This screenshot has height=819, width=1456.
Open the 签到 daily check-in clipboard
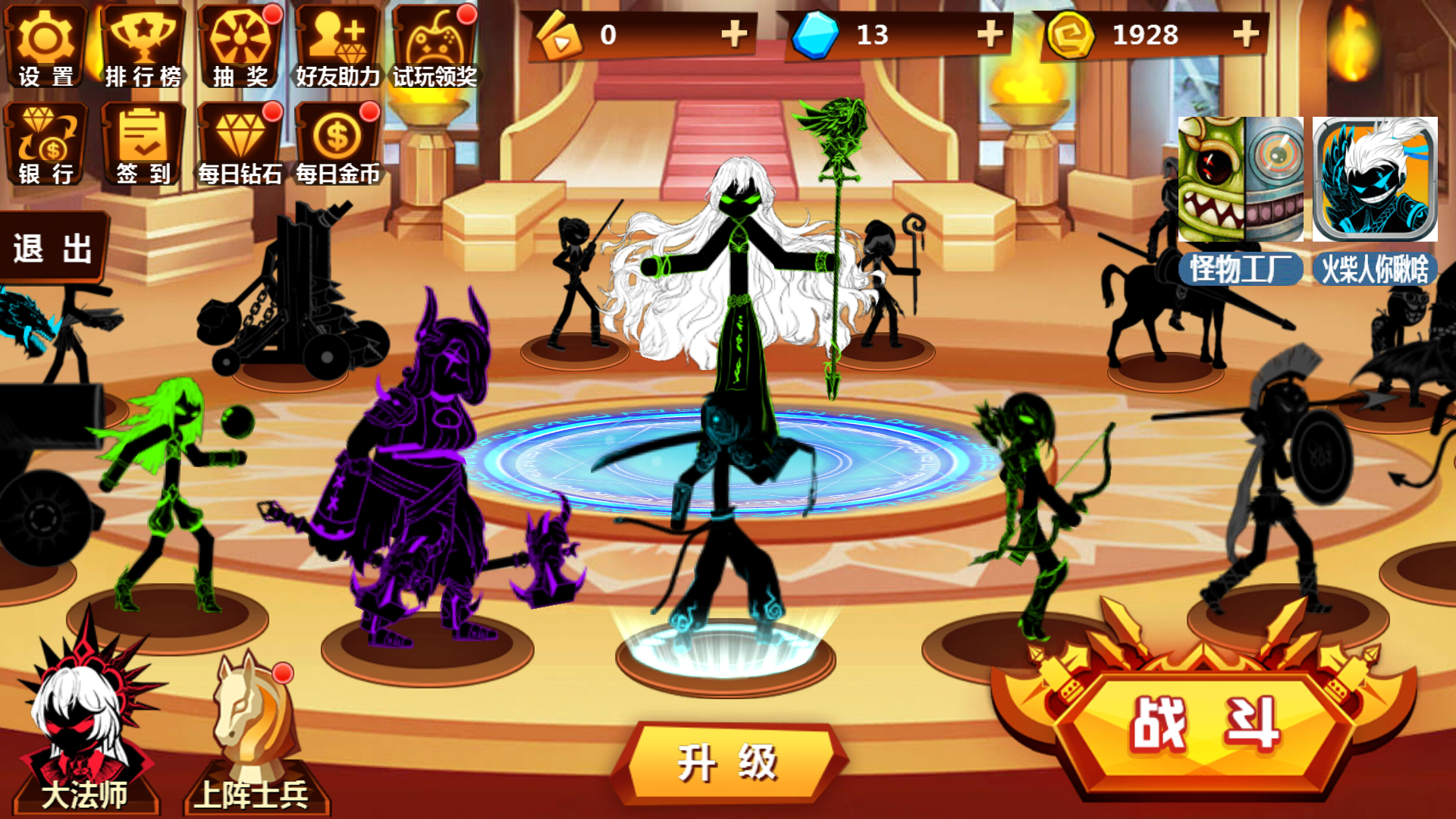pos(143,144)
